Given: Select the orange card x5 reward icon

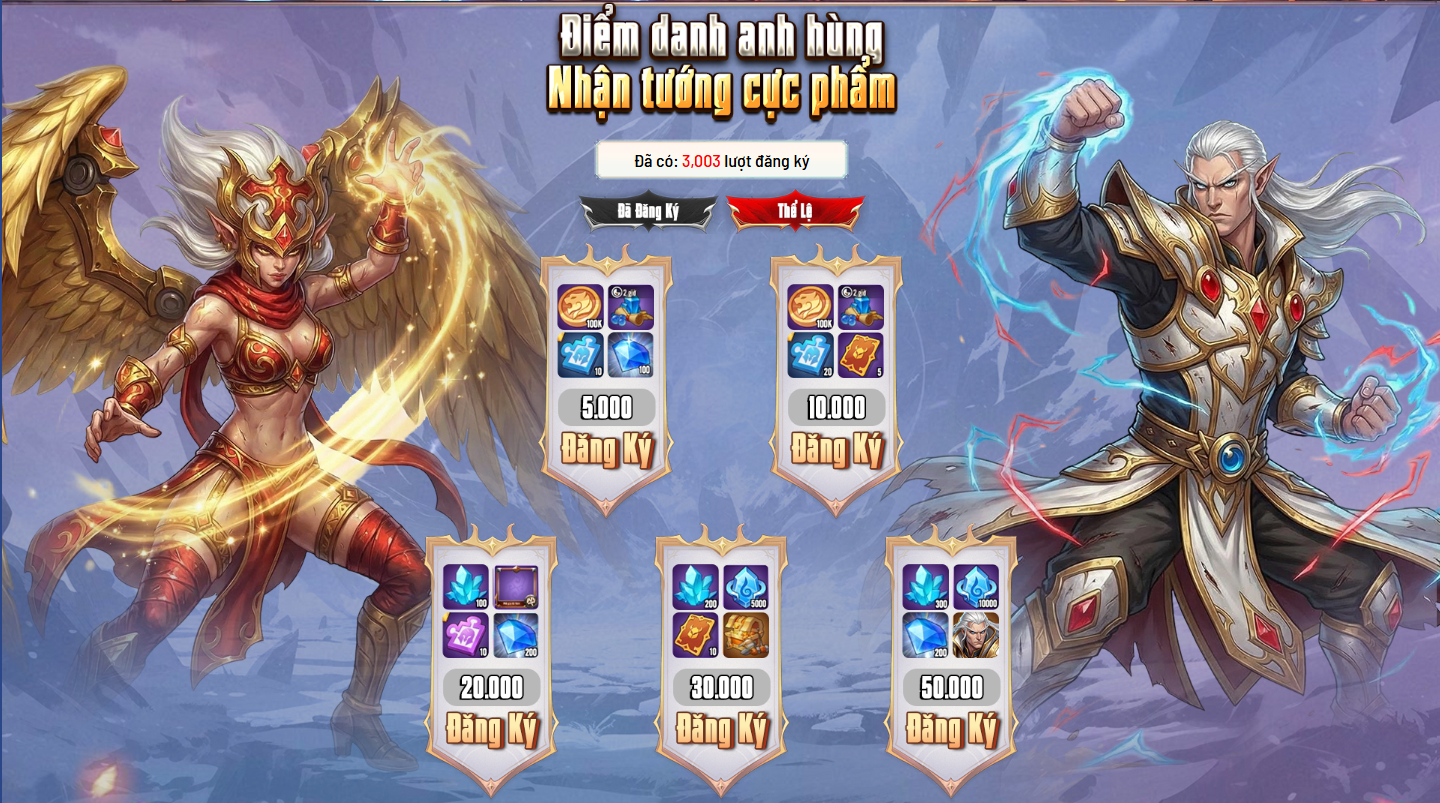Looking at the screenshot, I should [x=861, y=355].
